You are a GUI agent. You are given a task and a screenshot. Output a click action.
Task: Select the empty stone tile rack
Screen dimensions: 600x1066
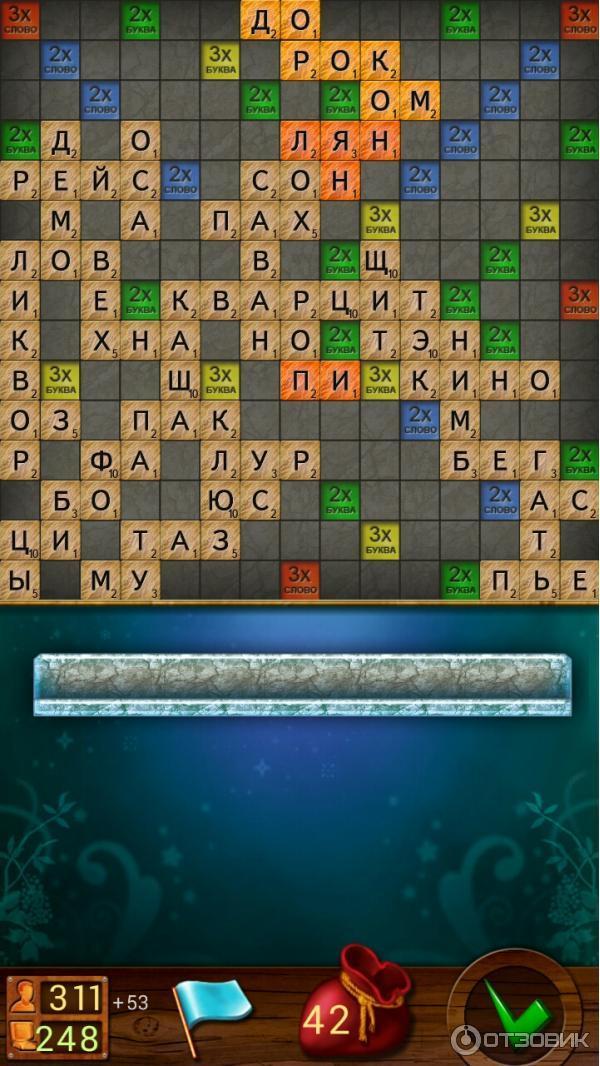(301, 684)
